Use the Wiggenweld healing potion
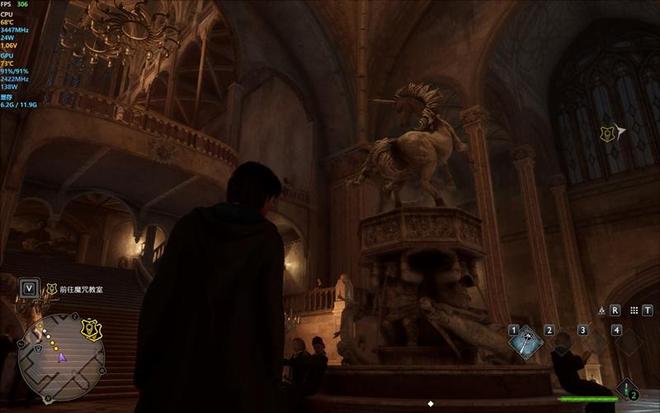The height and width of the screenshot is (413, 660). (x=627, y=388)
